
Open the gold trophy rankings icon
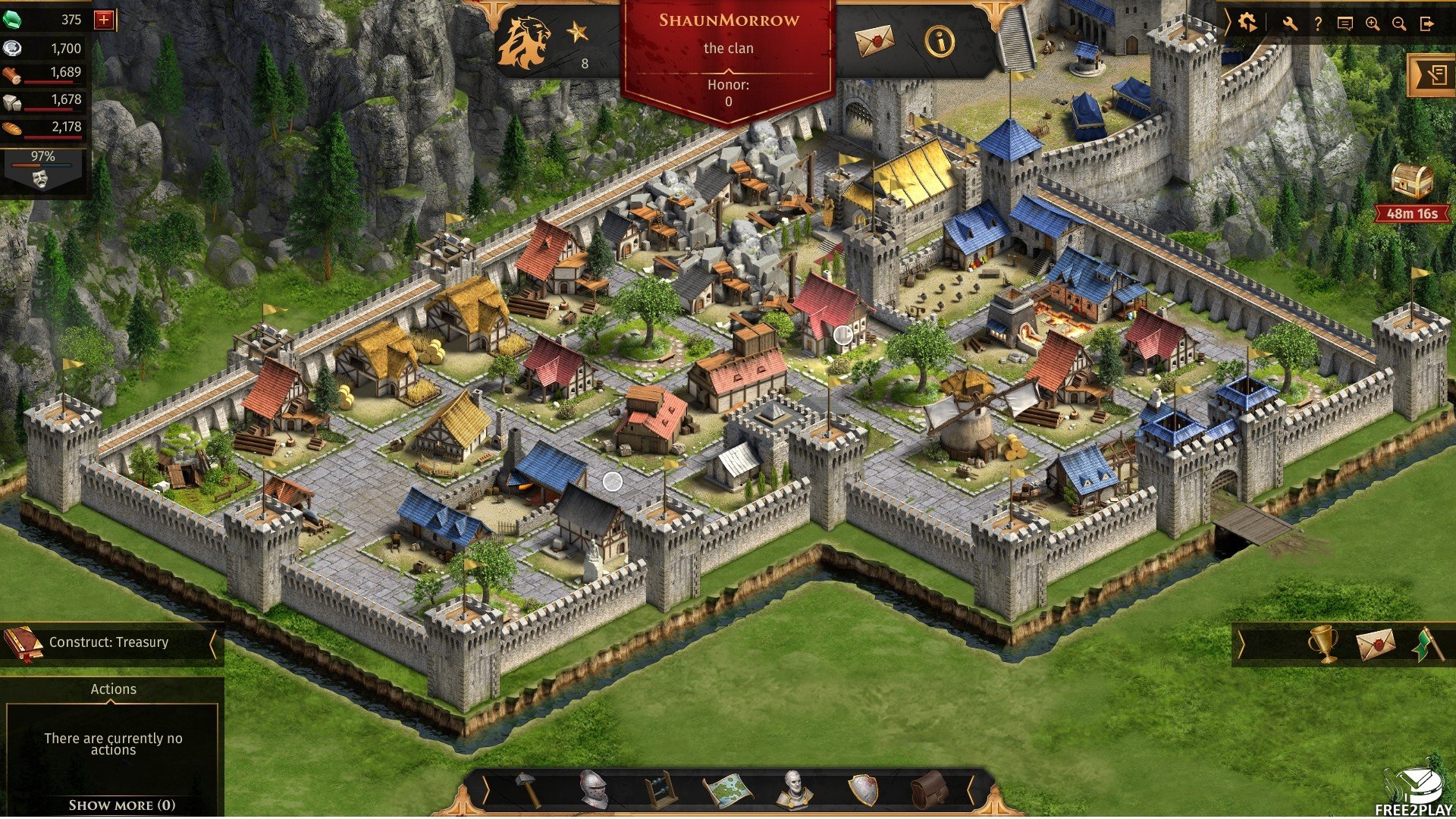[x=1323, y=645]
